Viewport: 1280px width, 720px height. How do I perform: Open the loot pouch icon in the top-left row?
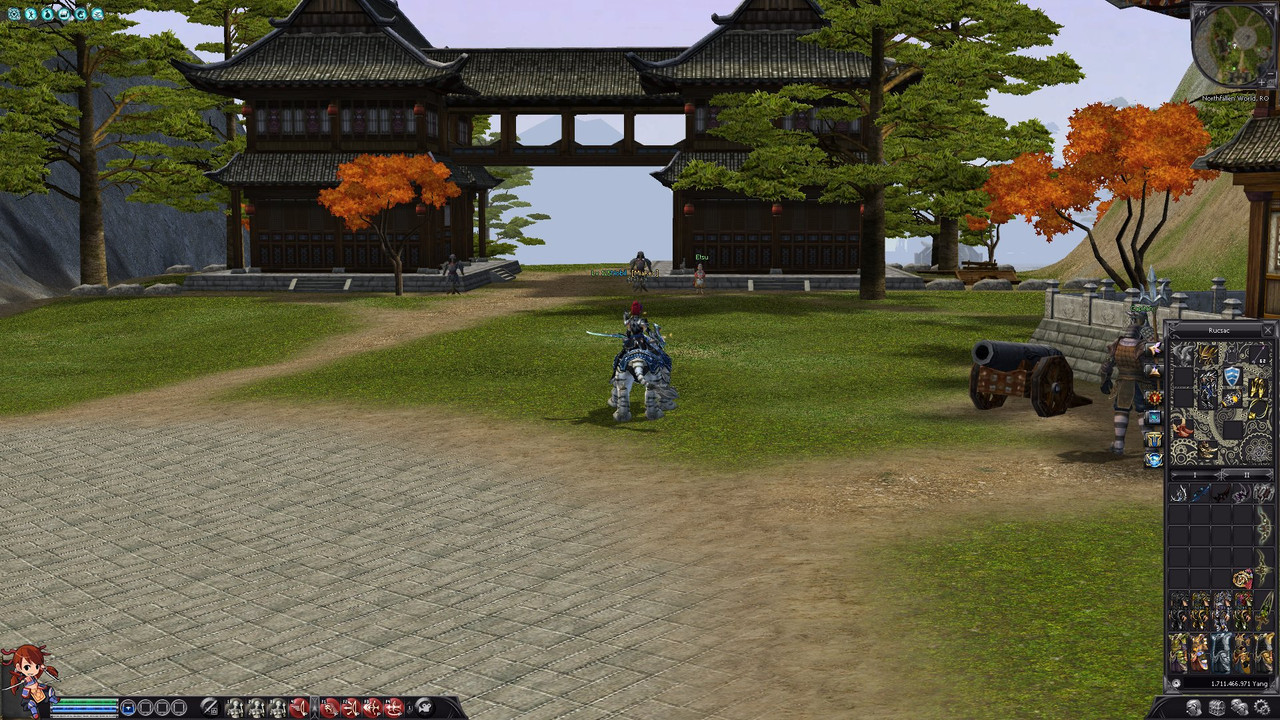click(x=48, y=13)
